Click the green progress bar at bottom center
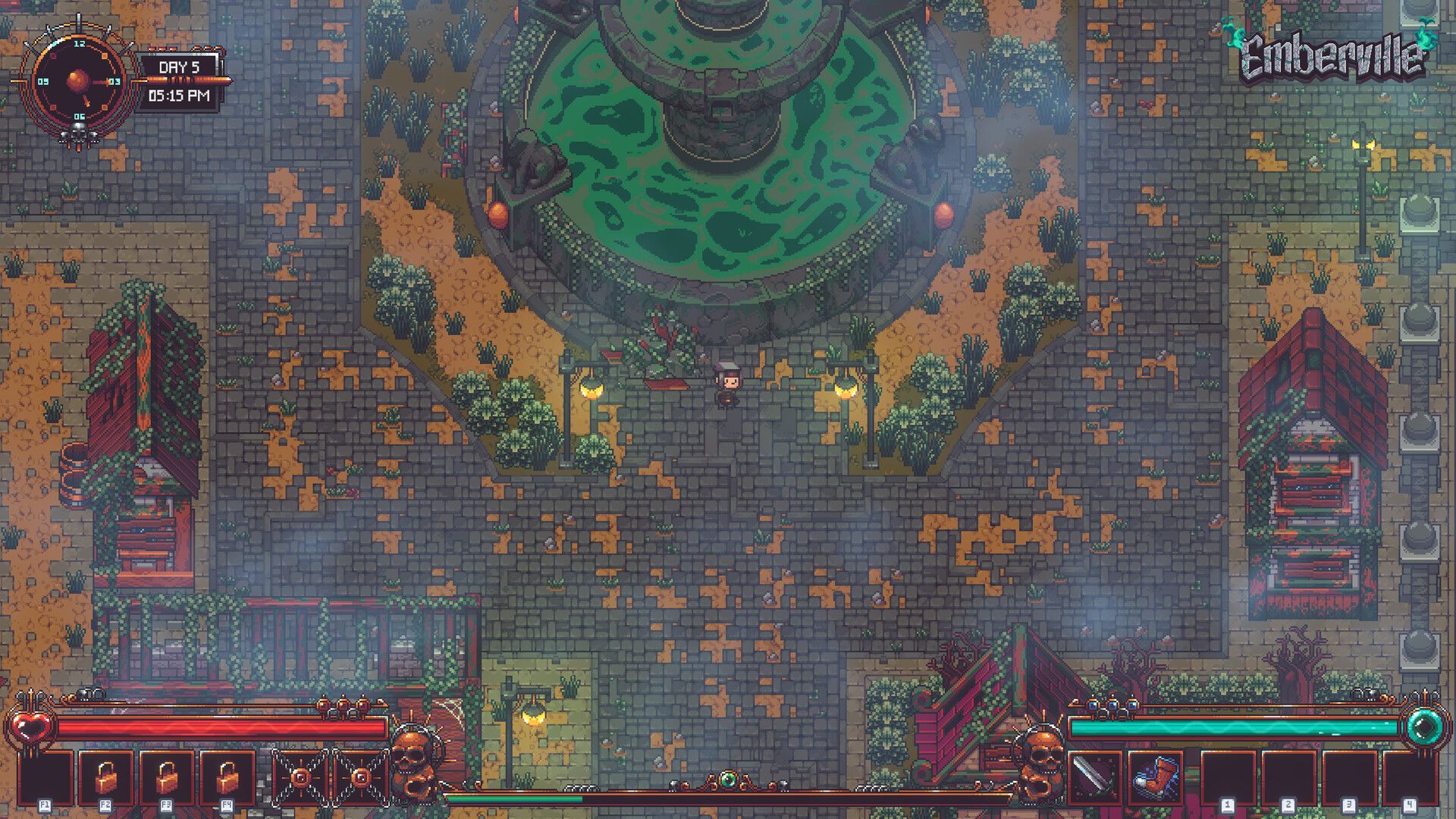 click(516, 798)
